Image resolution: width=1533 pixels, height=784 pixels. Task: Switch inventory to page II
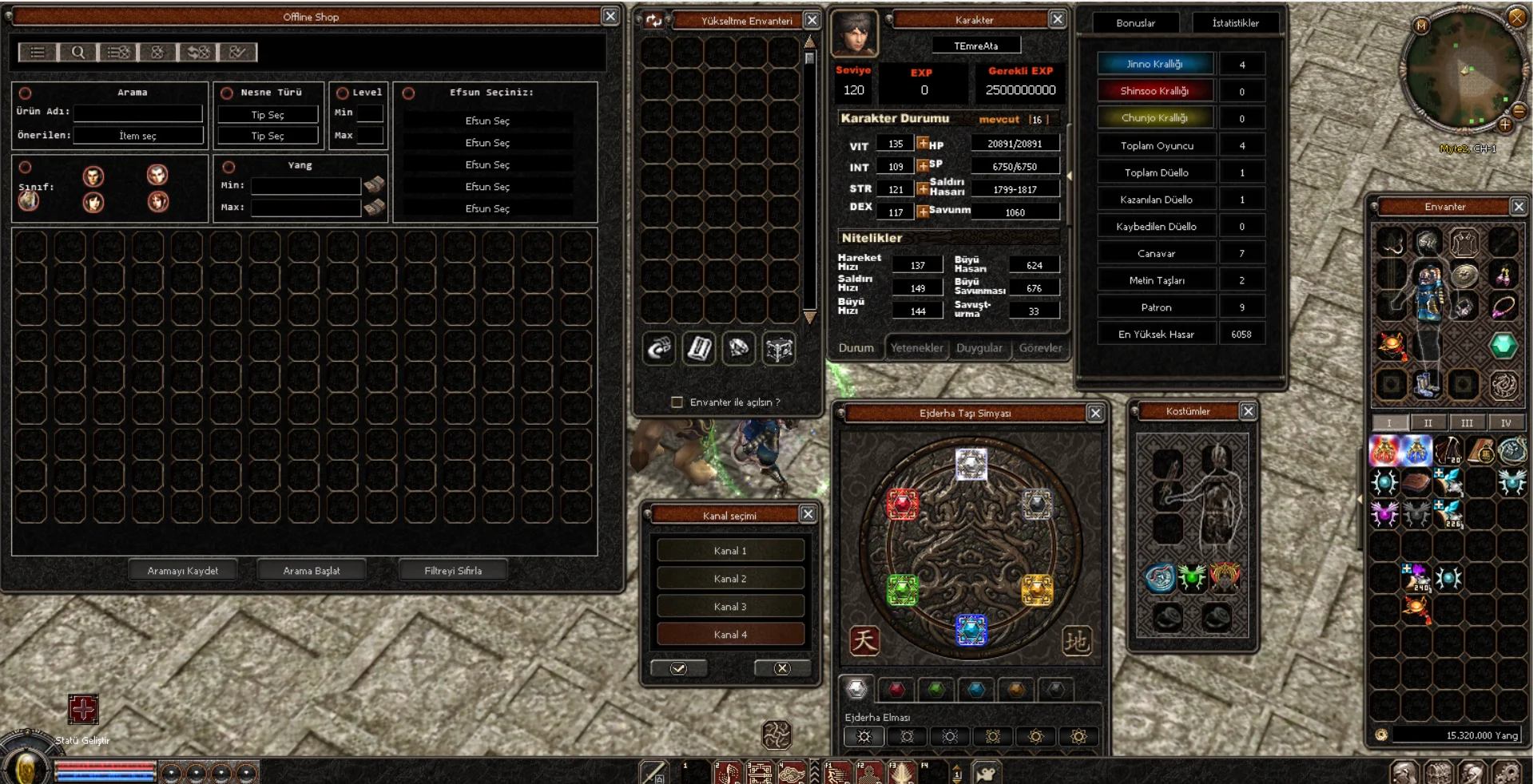coord(1428,423)
